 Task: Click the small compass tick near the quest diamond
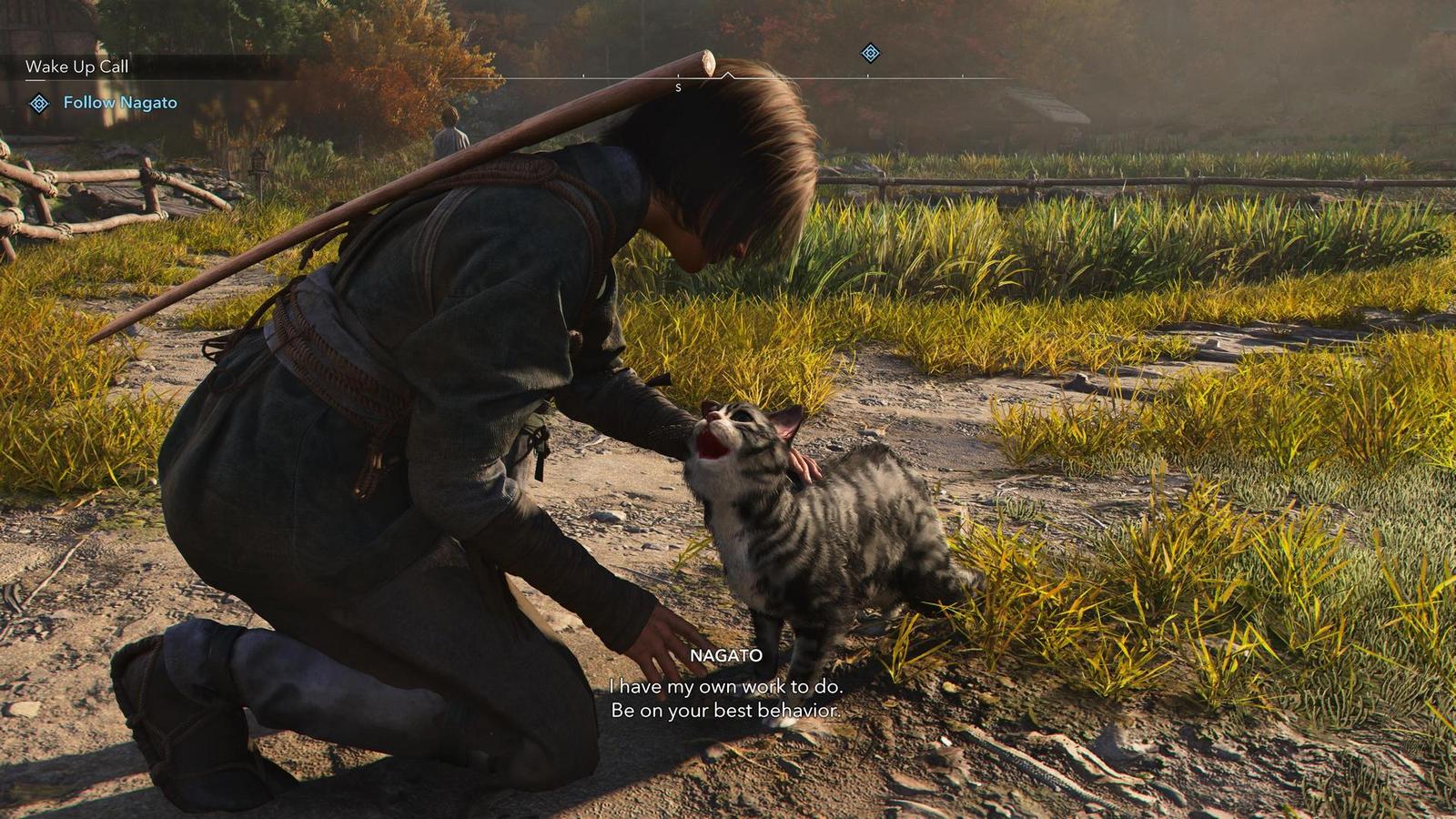tap(867, 76)
